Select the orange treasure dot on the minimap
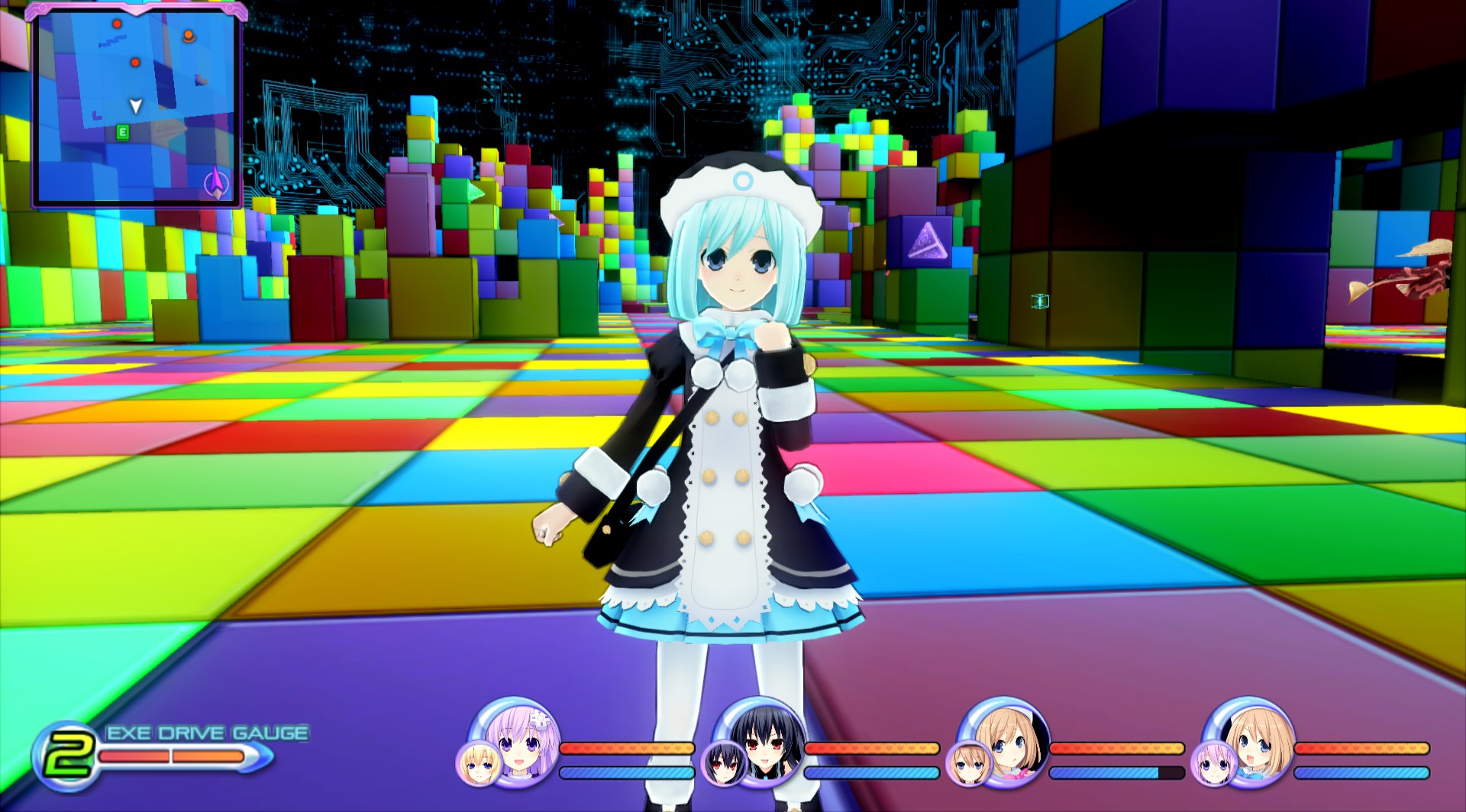This screenshot has height=812, width=1466. [189, 35]
